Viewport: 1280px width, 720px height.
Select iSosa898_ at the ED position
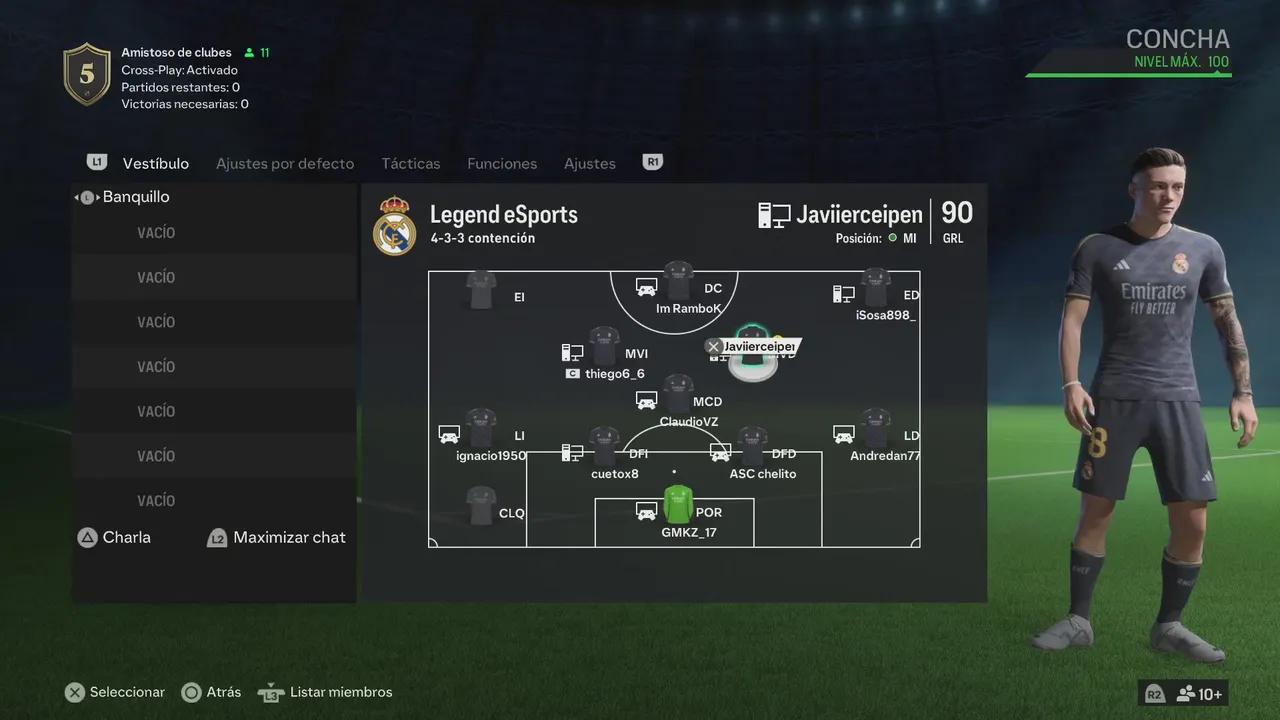coord(876,290)
